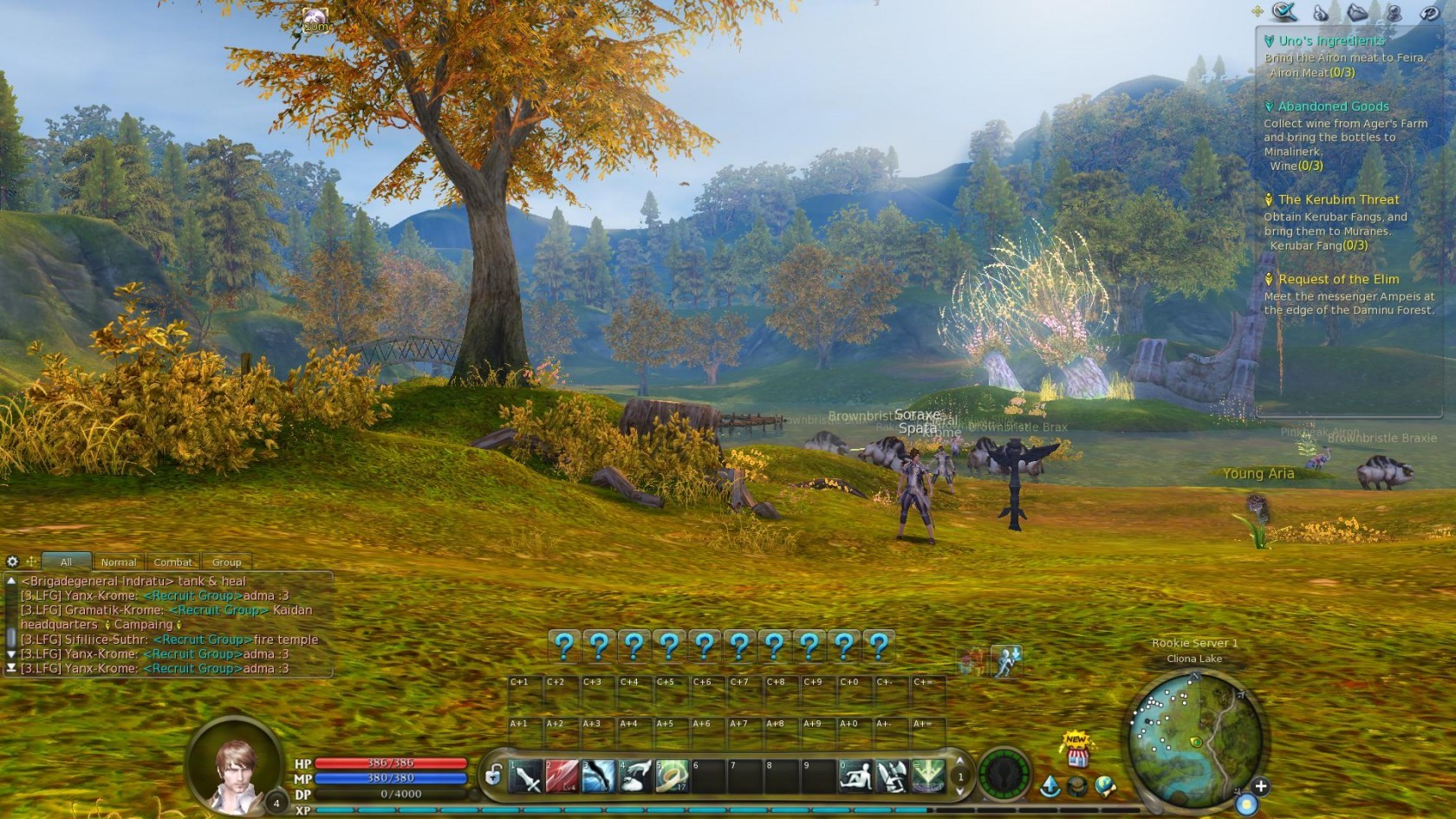The width and height of the screenshot is (1456, 819).
Task: Select the Uno's Ingredients quest tracker entry
Action: (1331, 41)
